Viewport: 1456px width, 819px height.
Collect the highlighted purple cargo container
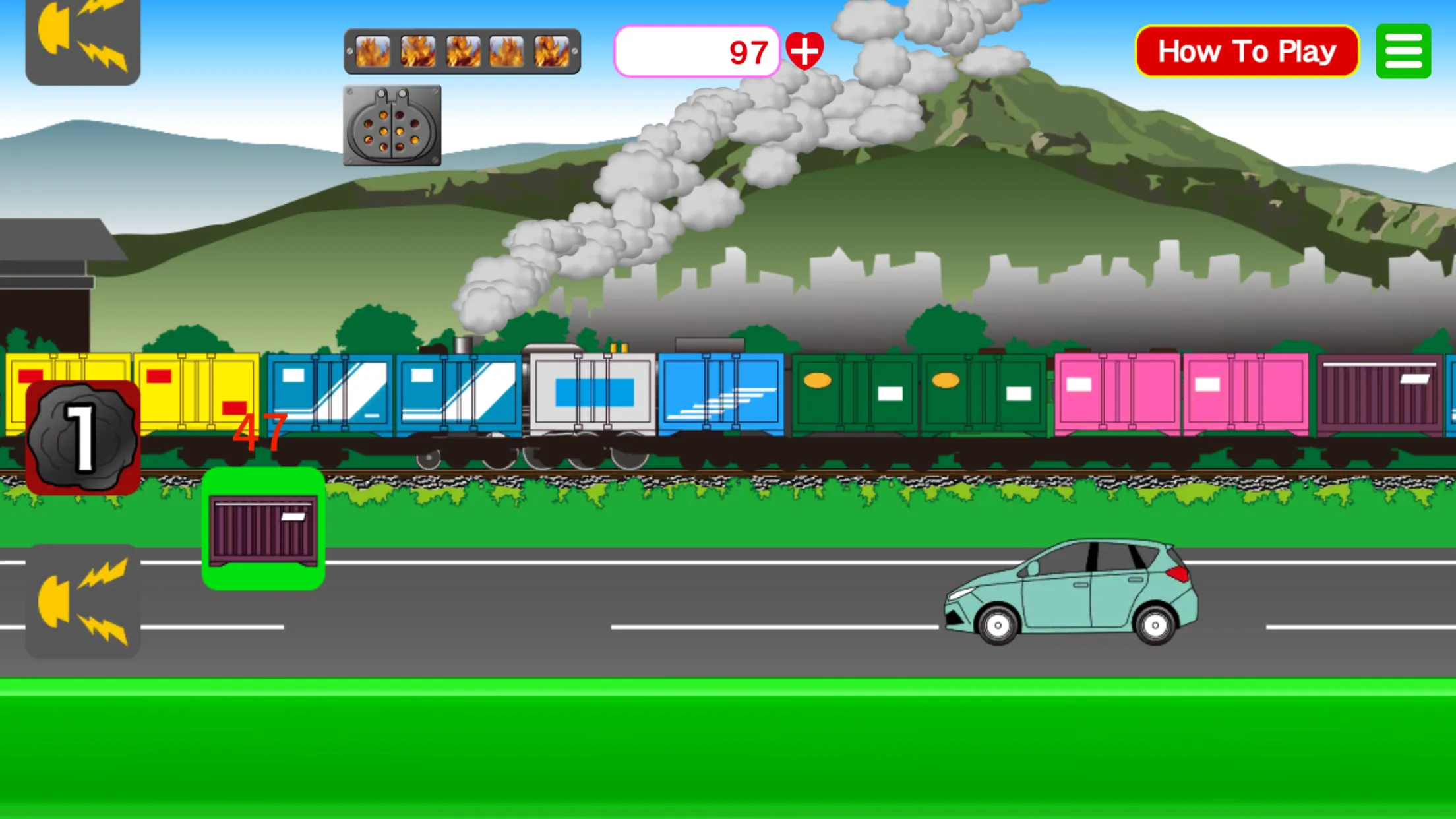[x=262, y=529]
